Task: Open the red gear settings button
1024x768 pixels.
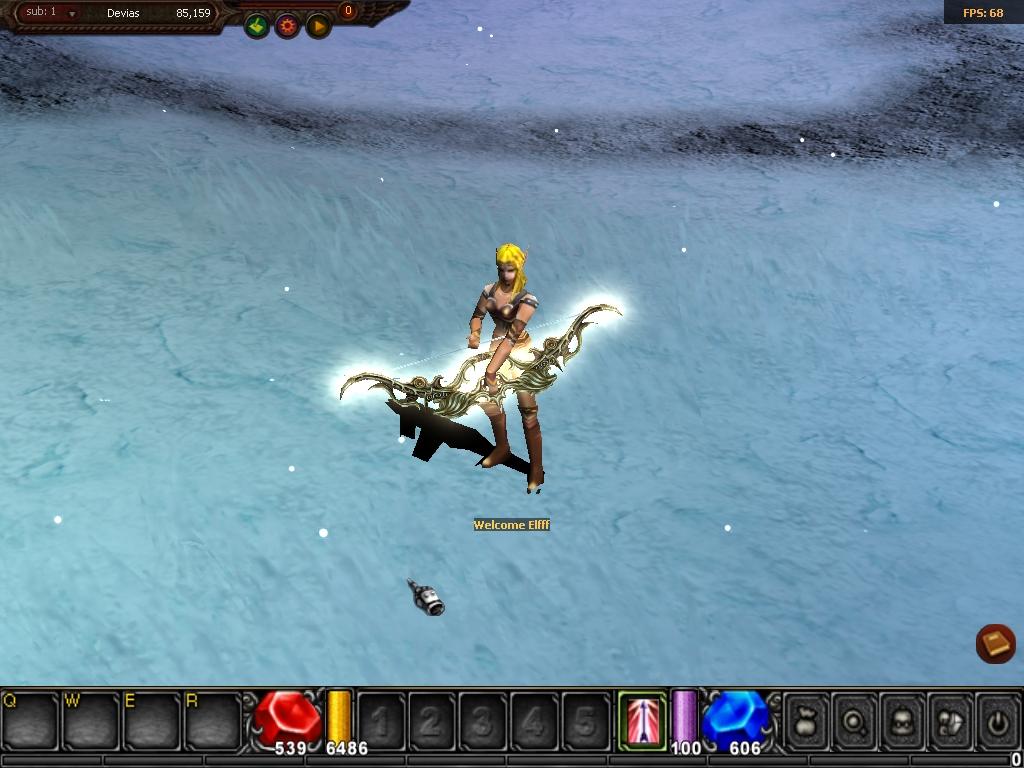Action: (x=288, y=26)
